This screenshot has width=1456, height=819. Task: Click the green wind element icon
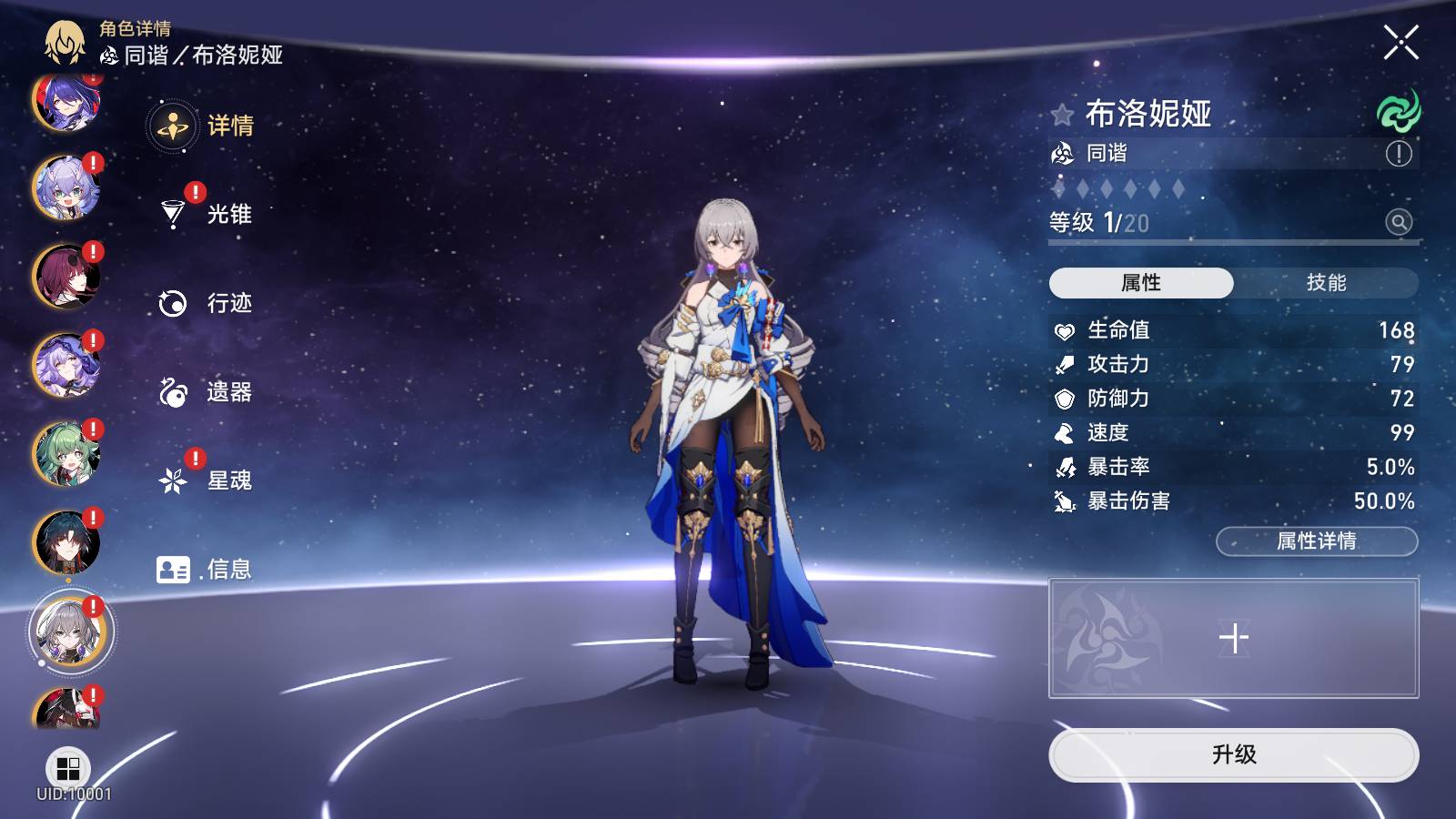point(1398,112)
